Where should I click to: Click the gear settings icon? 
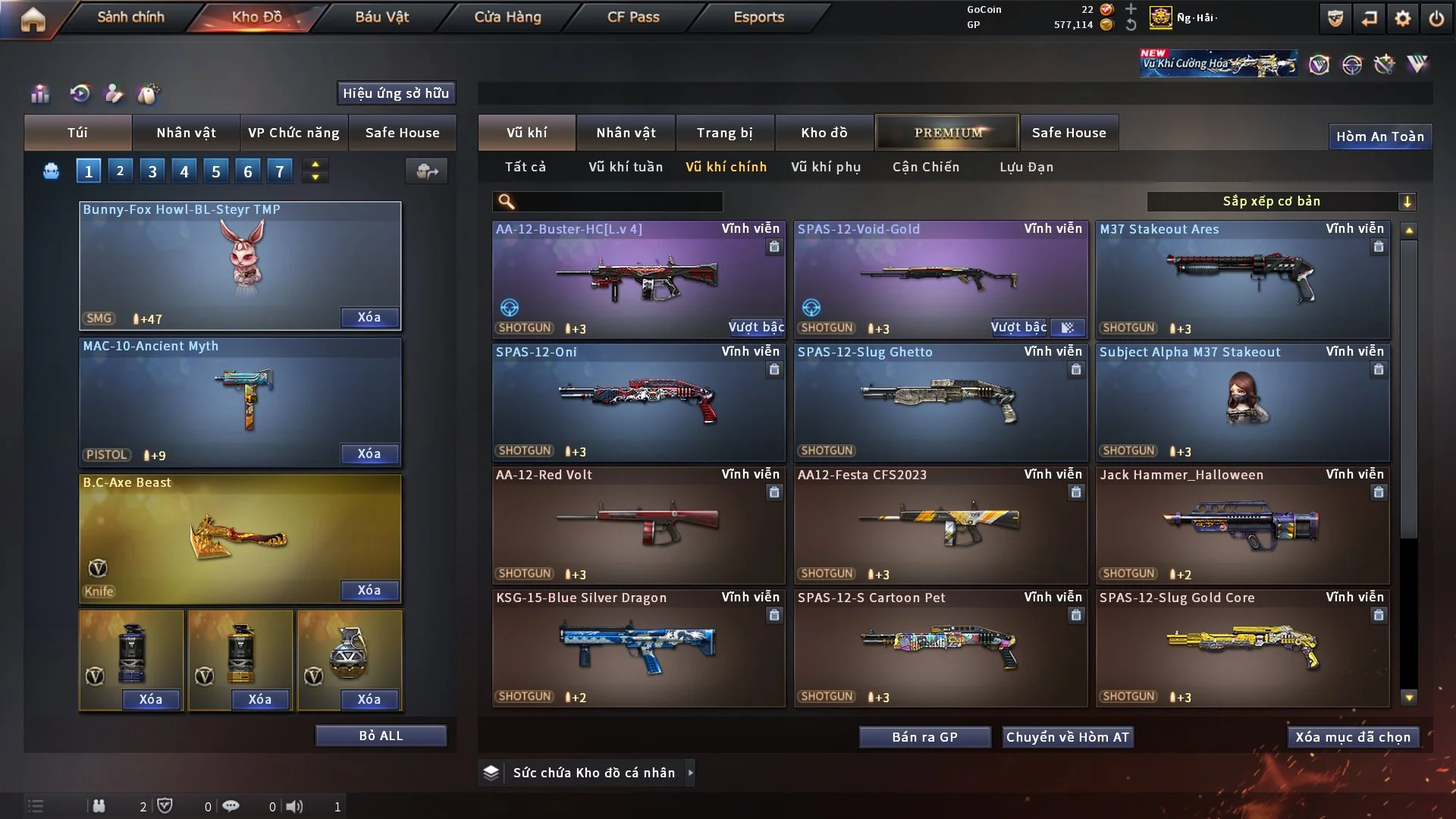coord(1402,19)
